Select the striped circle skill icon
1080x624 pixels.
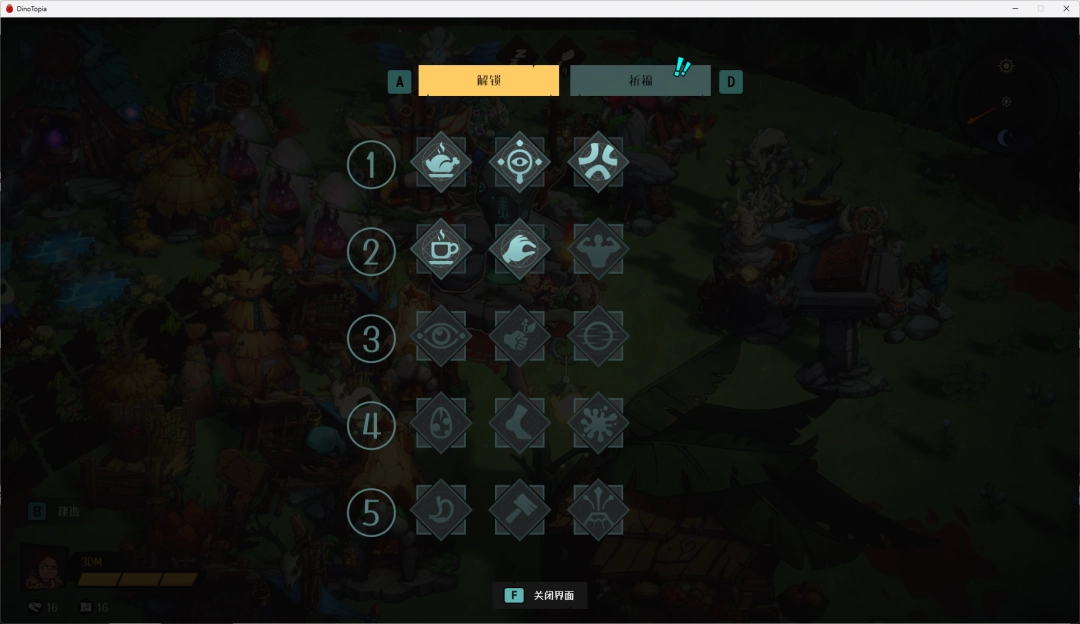[598, 336]
